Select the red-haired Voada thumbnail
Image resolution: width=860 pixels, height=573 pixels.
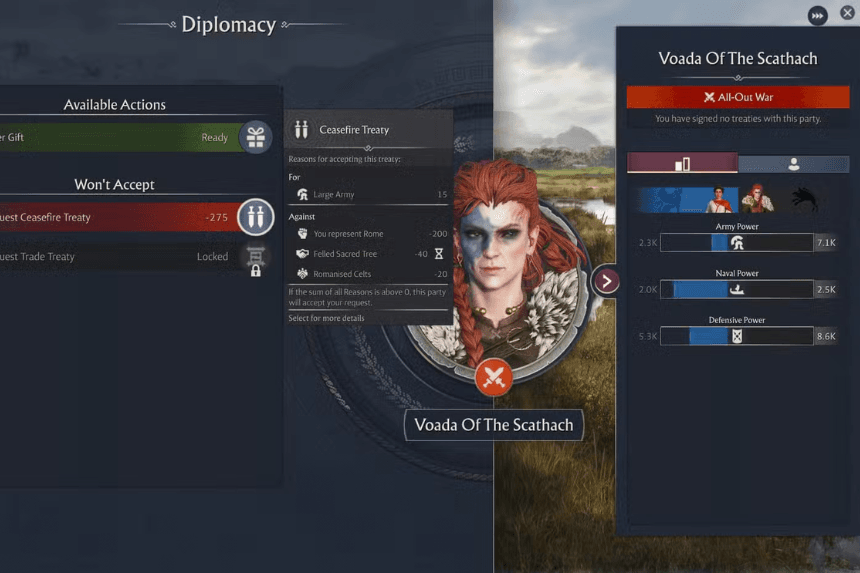(x=758, y=200)
